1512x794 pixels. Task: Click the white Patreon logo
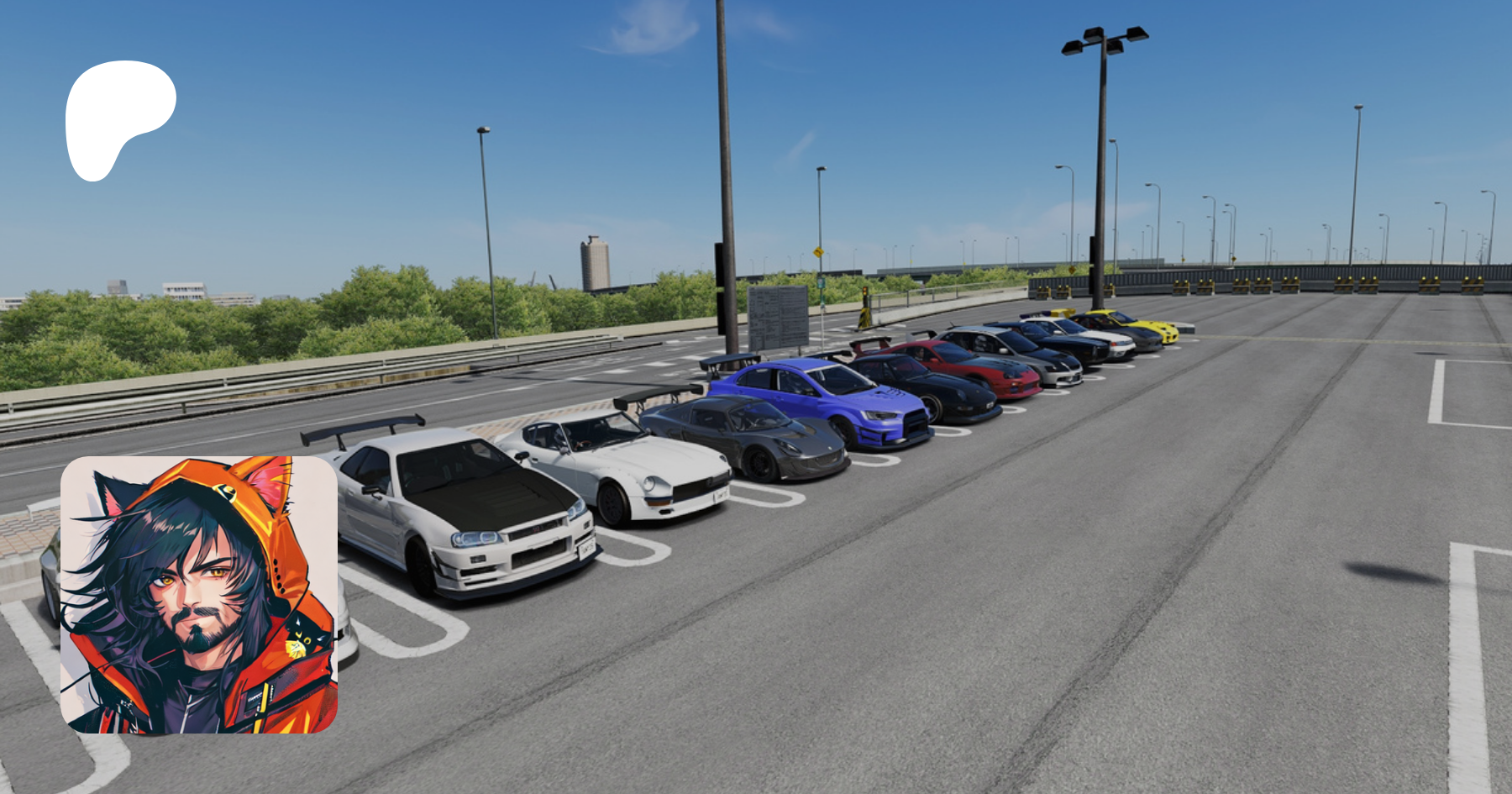click(x=118, y=115)
